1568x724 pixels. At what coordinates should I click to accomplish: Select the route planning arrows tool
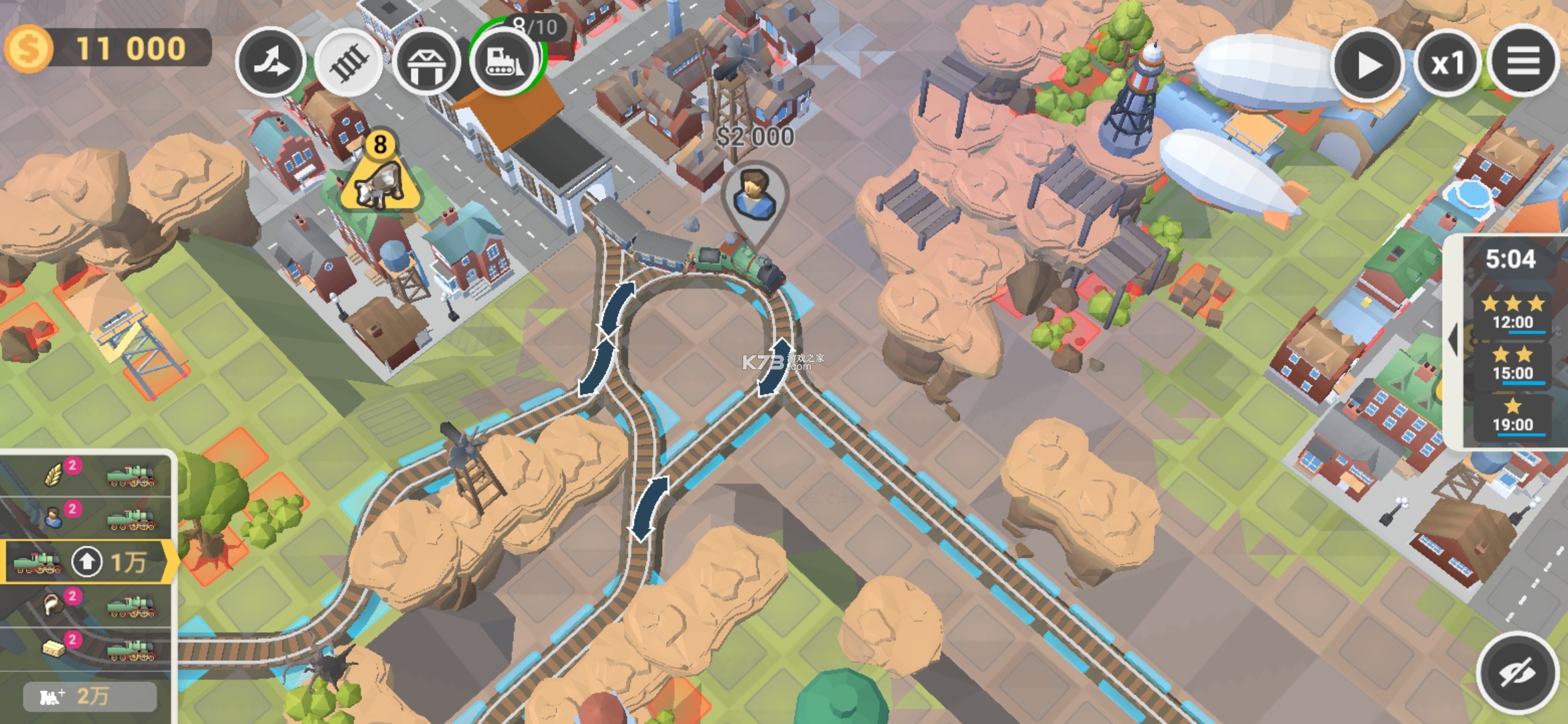271,62
